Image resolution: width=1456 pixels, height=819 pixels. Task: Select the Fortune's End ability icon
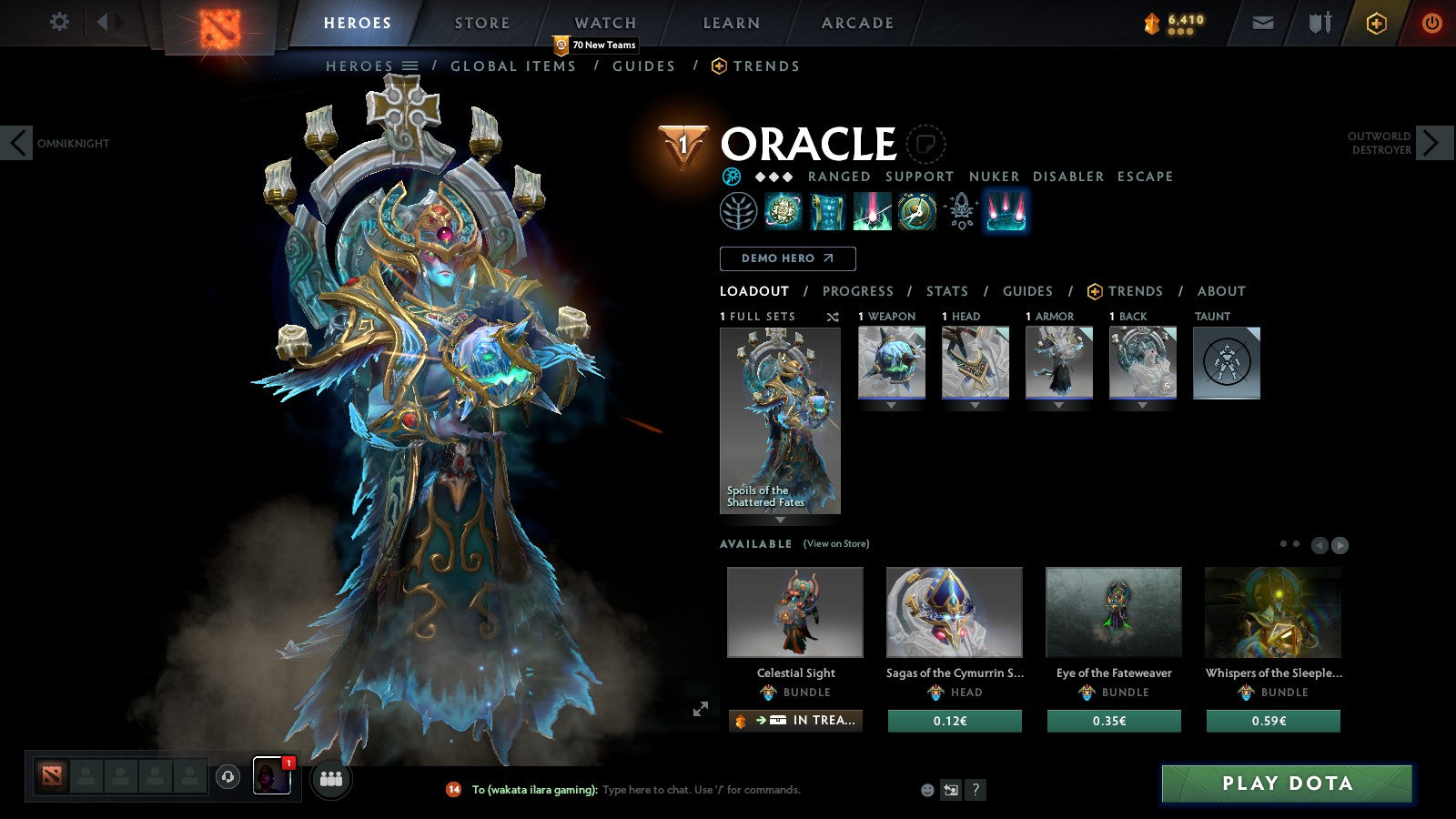(781, 209)
